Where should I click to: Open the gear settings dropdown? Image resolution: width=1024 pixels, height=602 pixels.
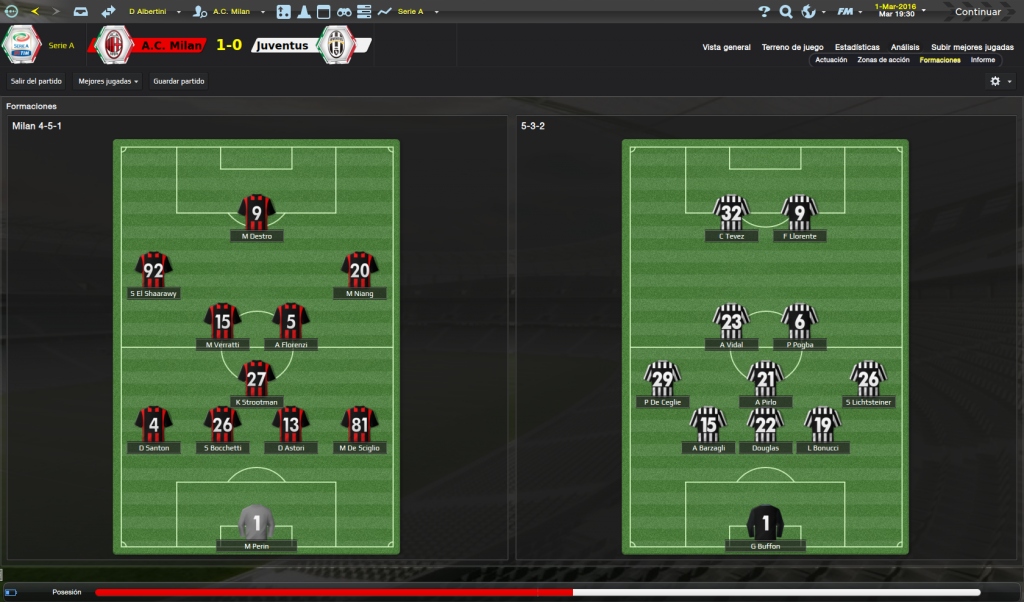(x=999, y=81)
